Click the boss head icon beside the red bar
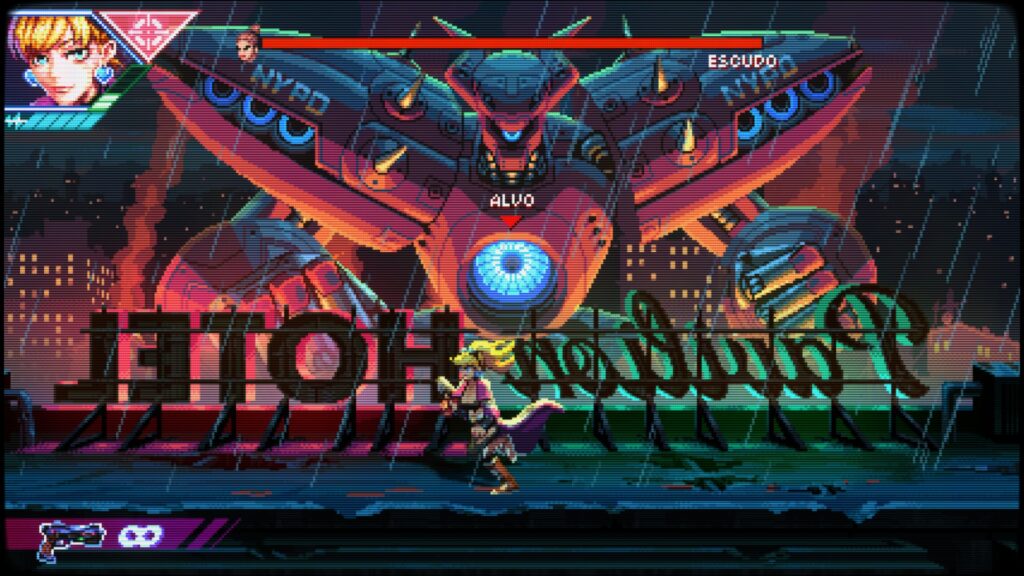The image size is (1024, 576). coord(247,44)
